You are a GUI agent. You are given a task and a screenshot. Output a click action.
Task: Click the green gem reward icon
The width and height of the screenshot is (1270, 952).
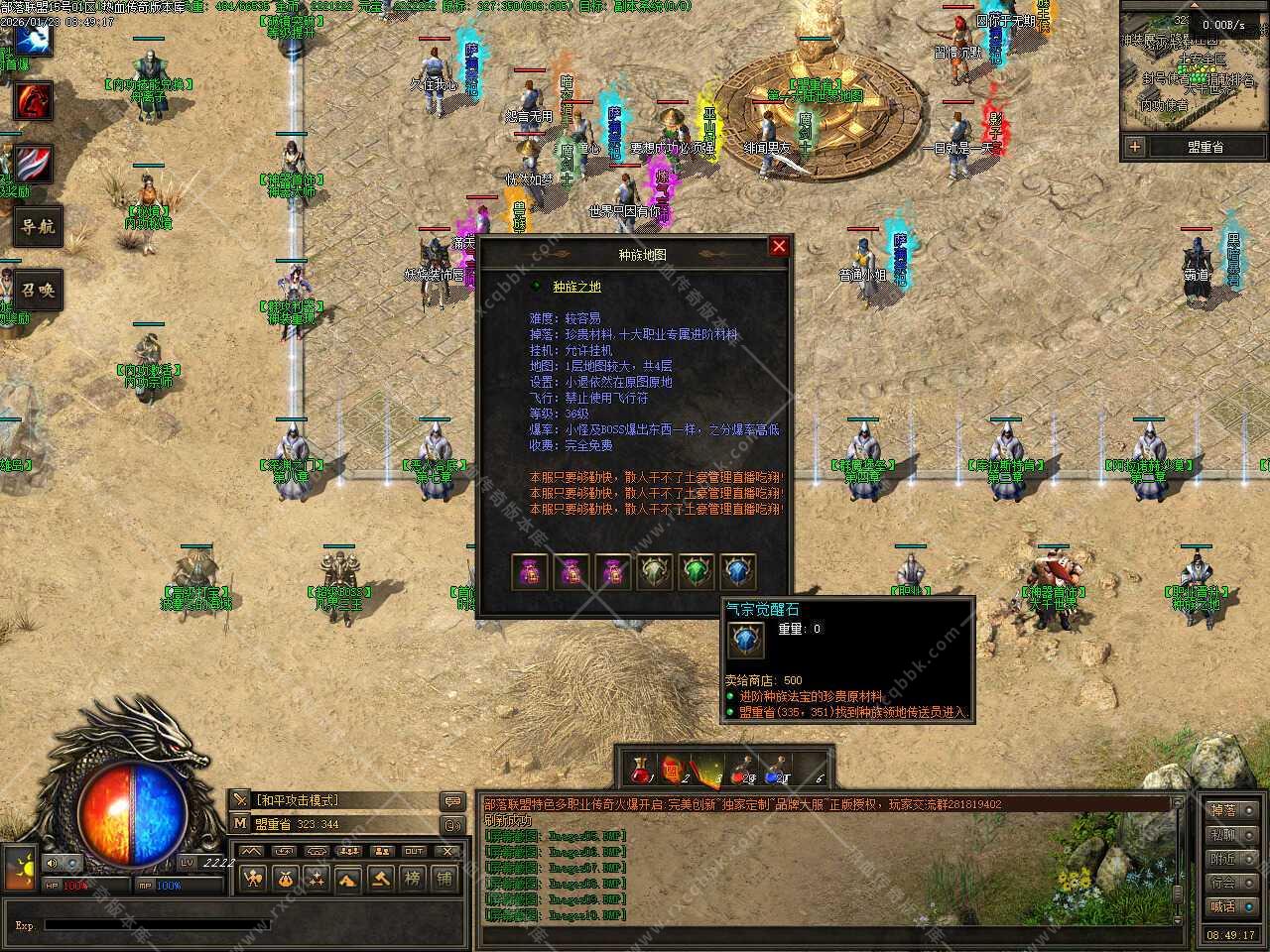(x=697, y=571)
